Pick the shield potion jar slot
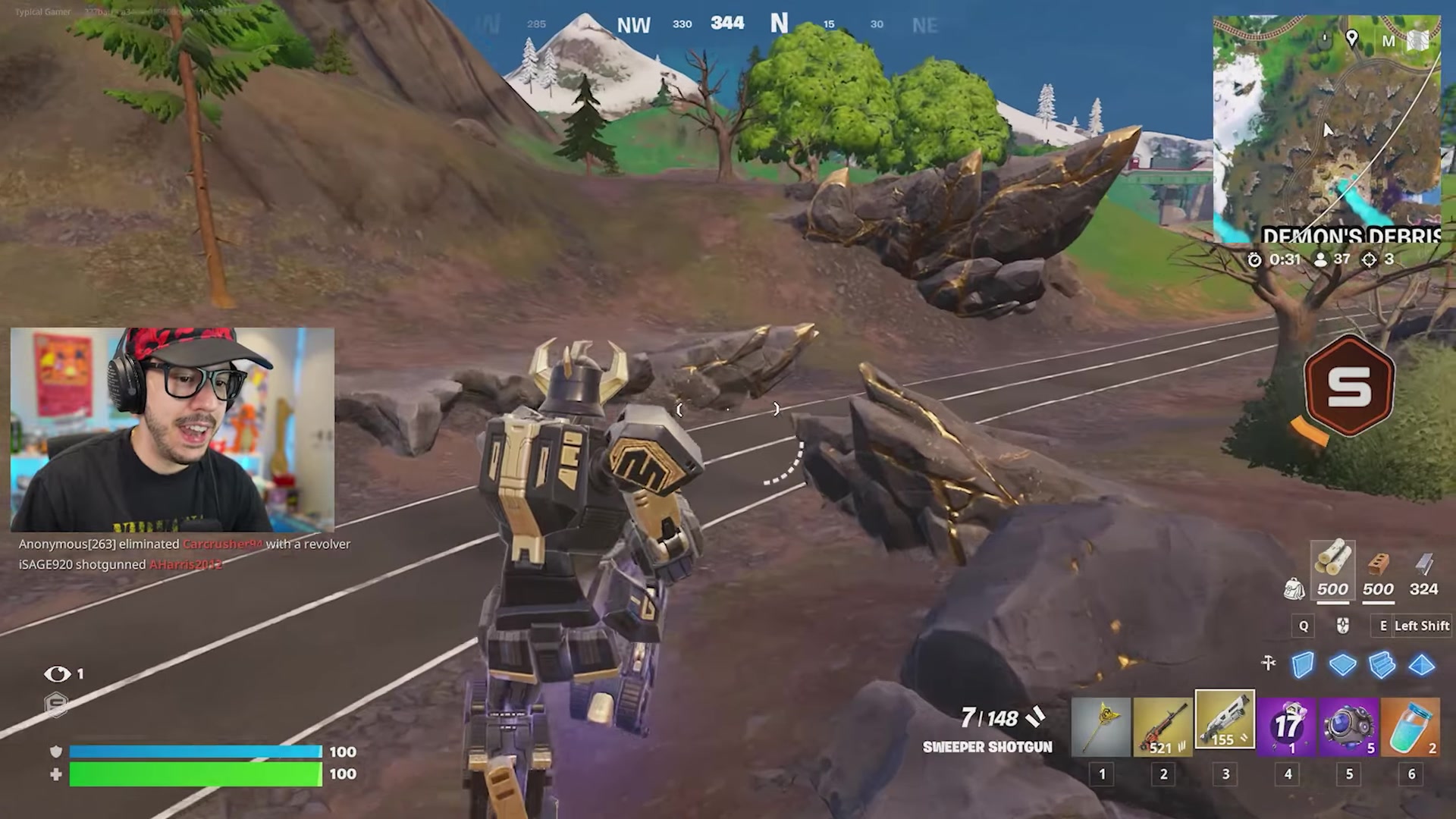 point(1410,726)
